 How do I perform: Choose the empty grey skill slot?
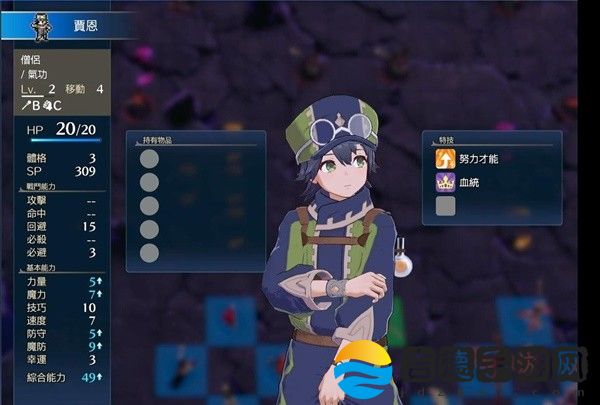445,206
